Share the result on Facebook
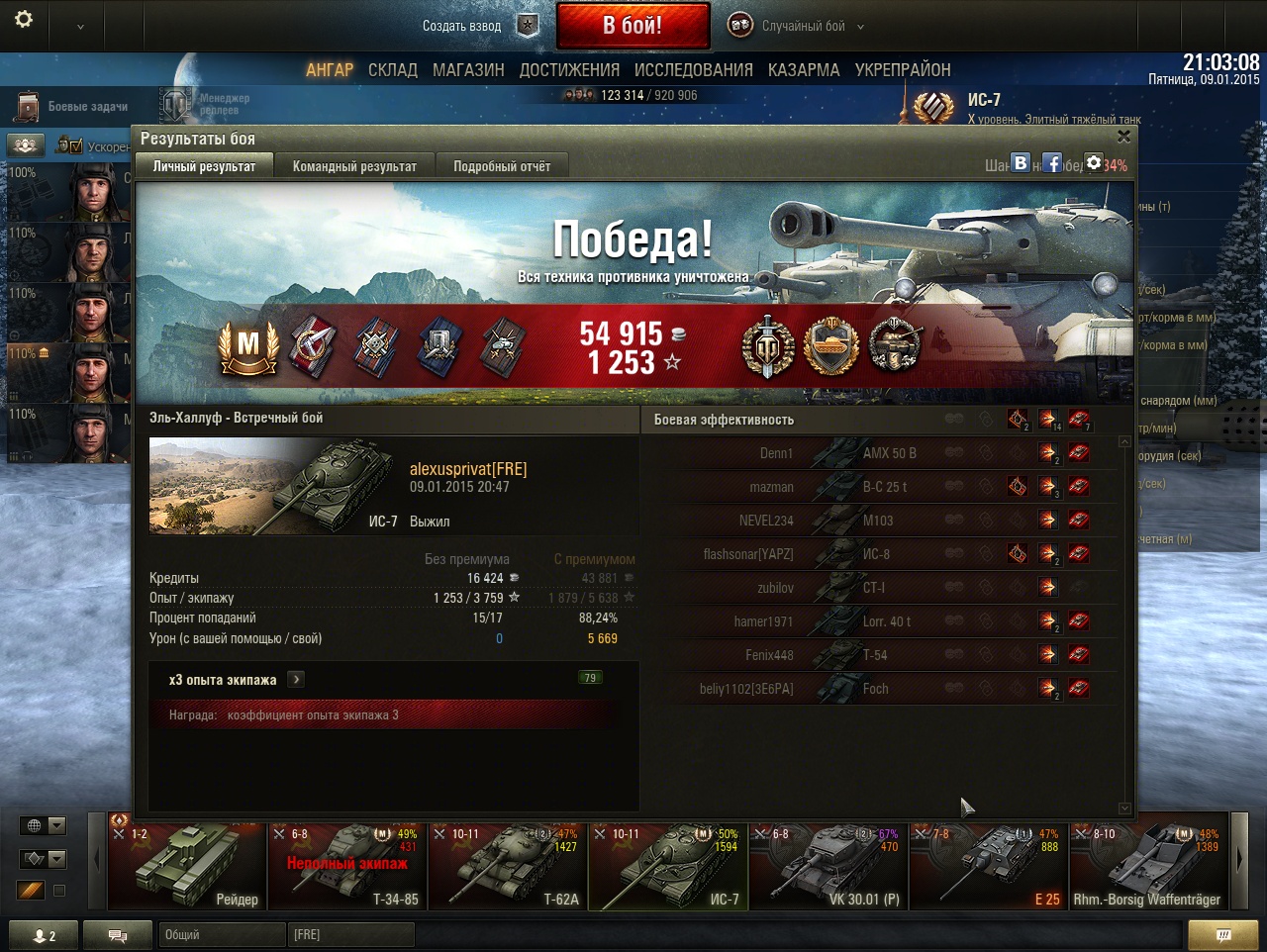The width and height of the screenshot is (1267, 952). click(x=1051, y=163)
